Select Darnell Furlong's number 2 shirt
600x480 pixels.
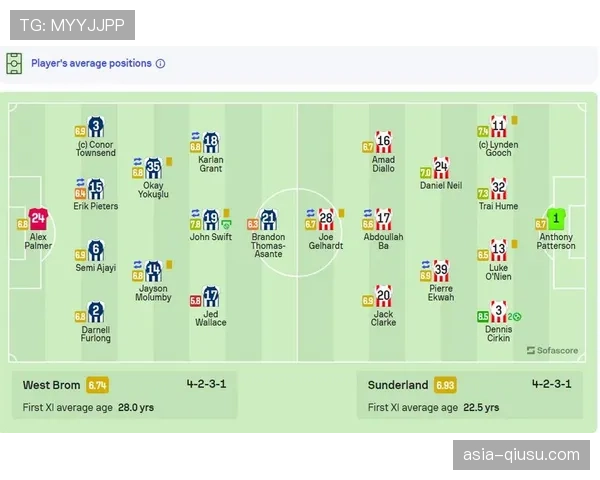96,311
